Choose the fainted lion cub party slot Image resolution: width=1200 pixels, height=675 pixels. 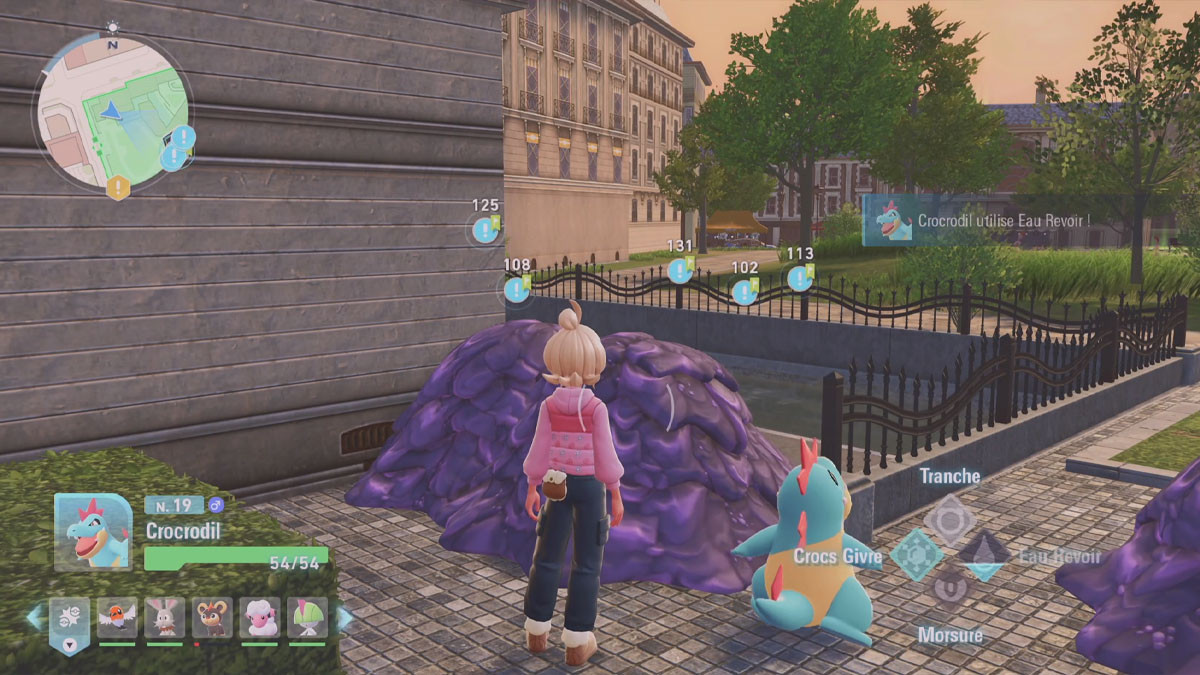(x=212, y=618)
